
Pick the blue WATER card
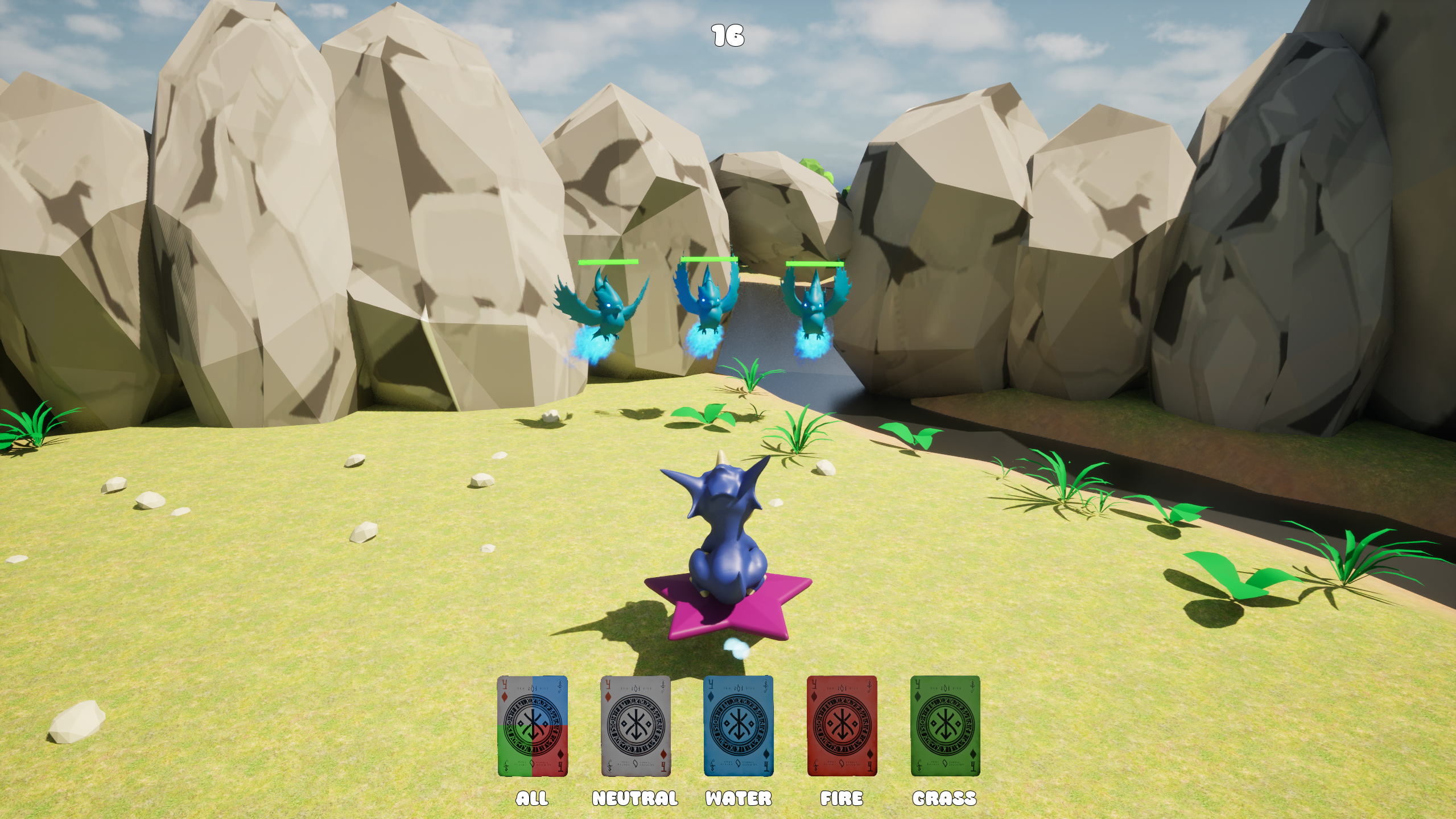739,726
